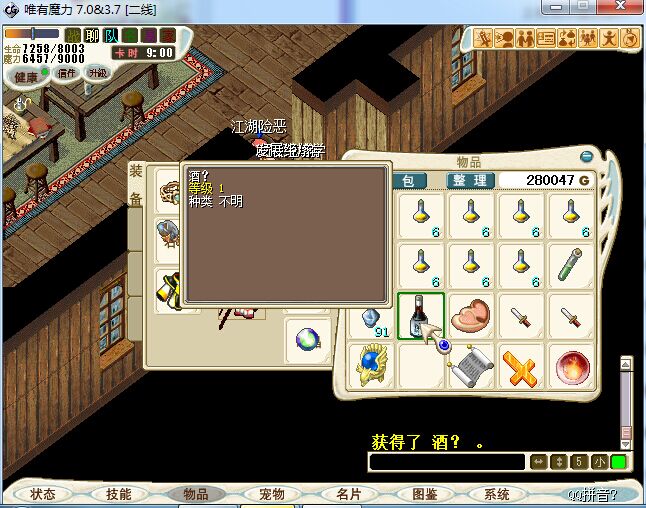The height and width of the screenshot is (508, 646).
Task: Open the 宠物 pets menu
Action: (272, 494)
